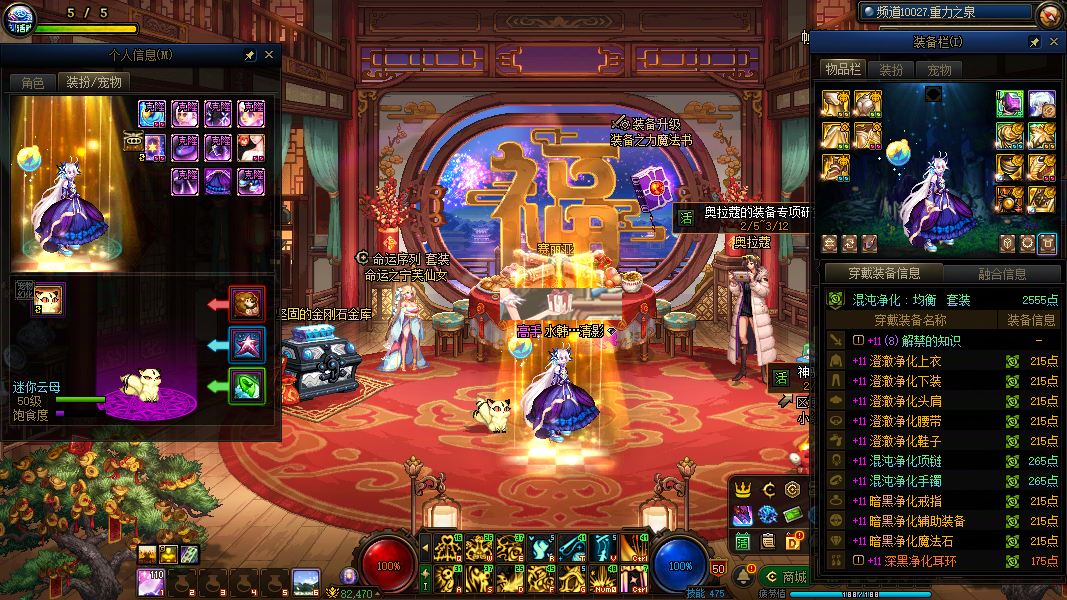Open the 宠物 tab in equipment panel

(x=940, y=70)
